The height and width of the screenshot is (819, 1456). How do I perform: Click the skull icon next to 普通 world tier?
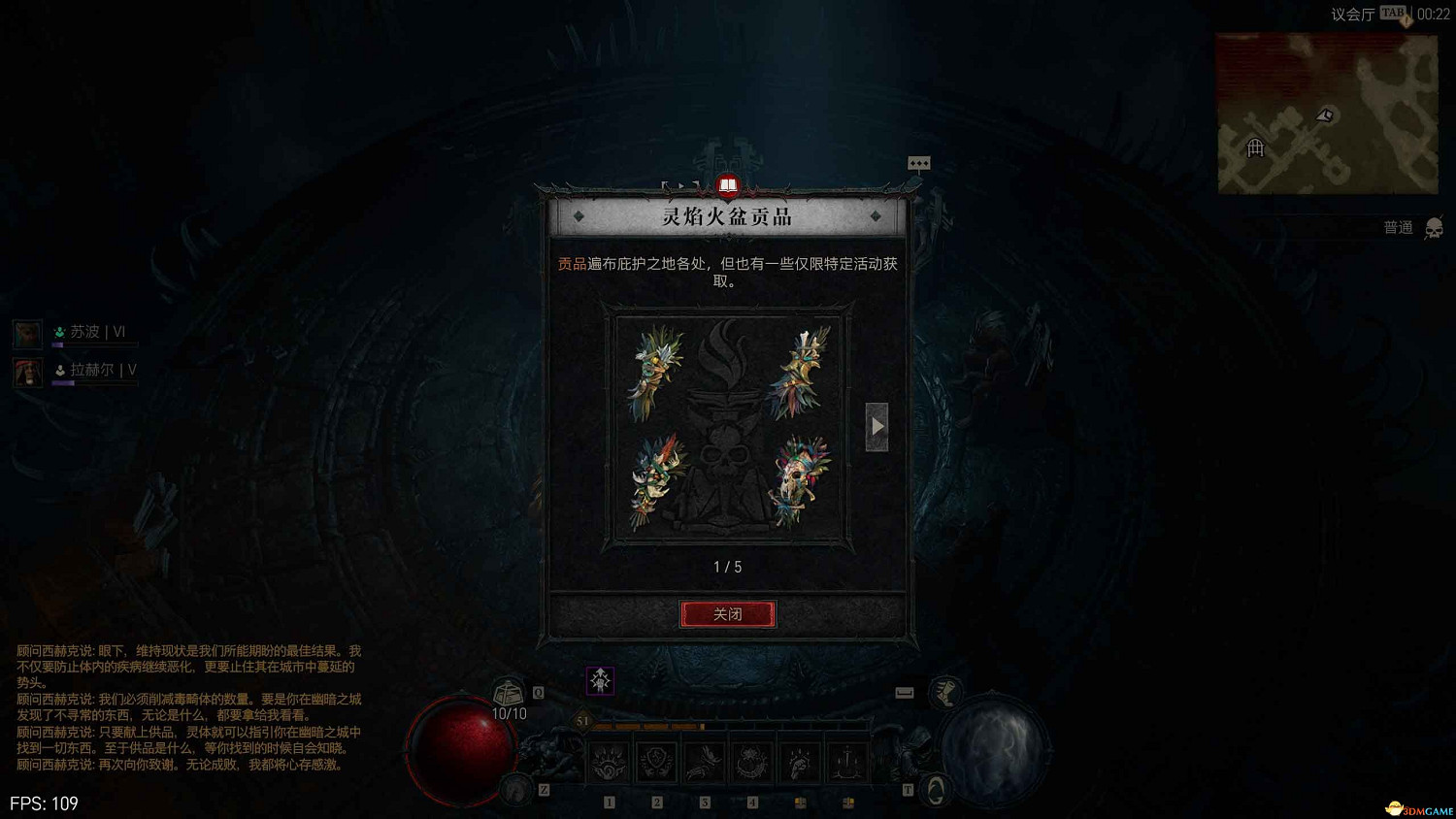(1434, 228)
